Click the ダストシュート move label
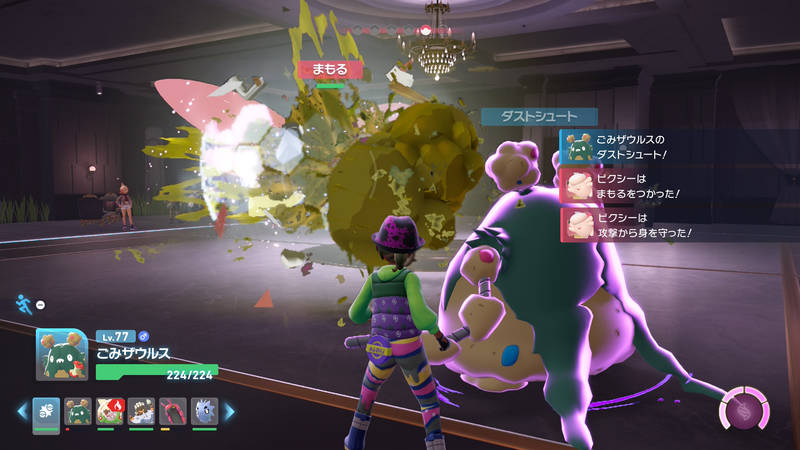This screenshot has height=450, width=800. tap(539, 116)
